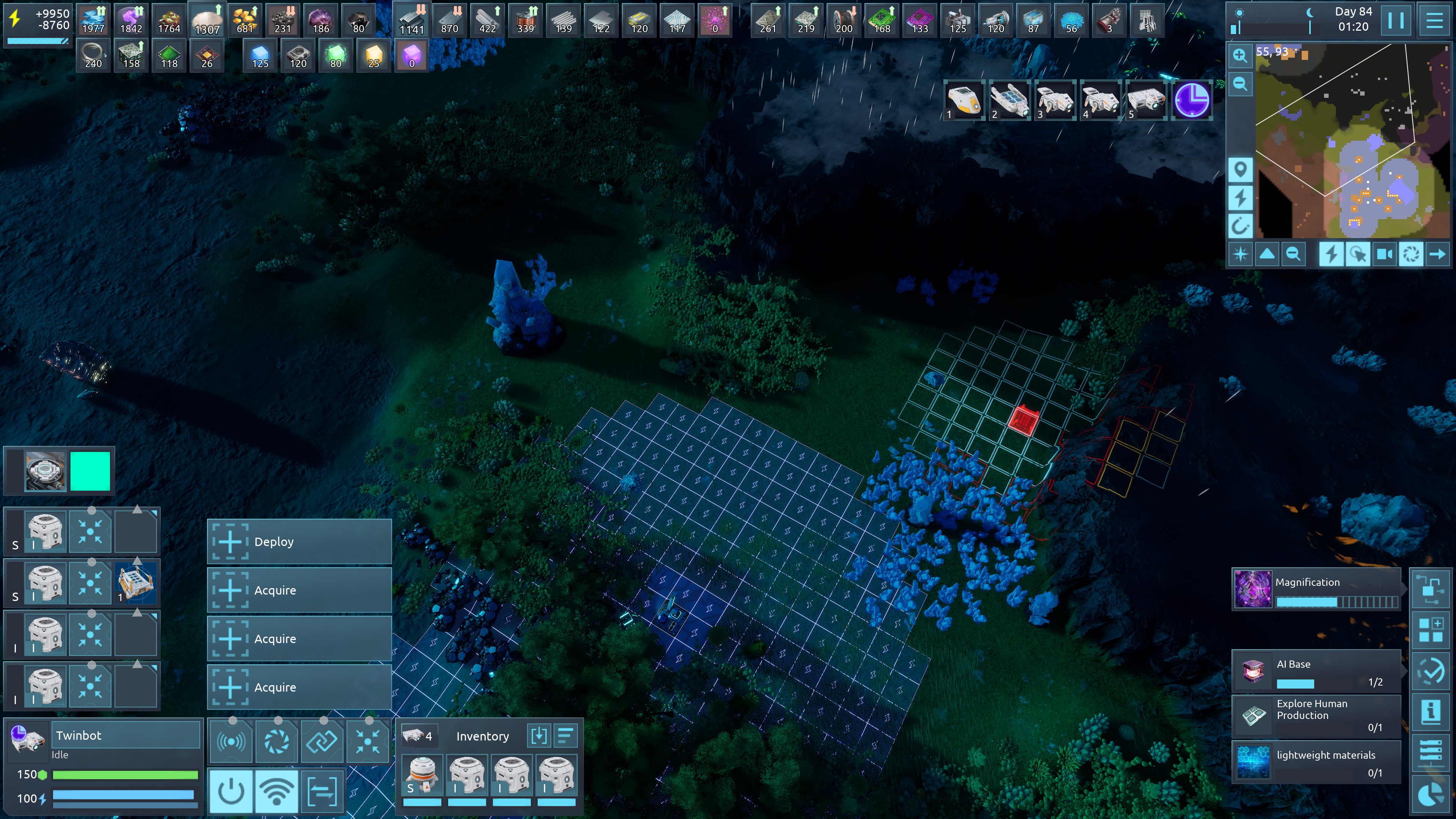This screenshot has width=1456, height=819.
Task: Pause the game with the pause button
Action: (1395, 20)
